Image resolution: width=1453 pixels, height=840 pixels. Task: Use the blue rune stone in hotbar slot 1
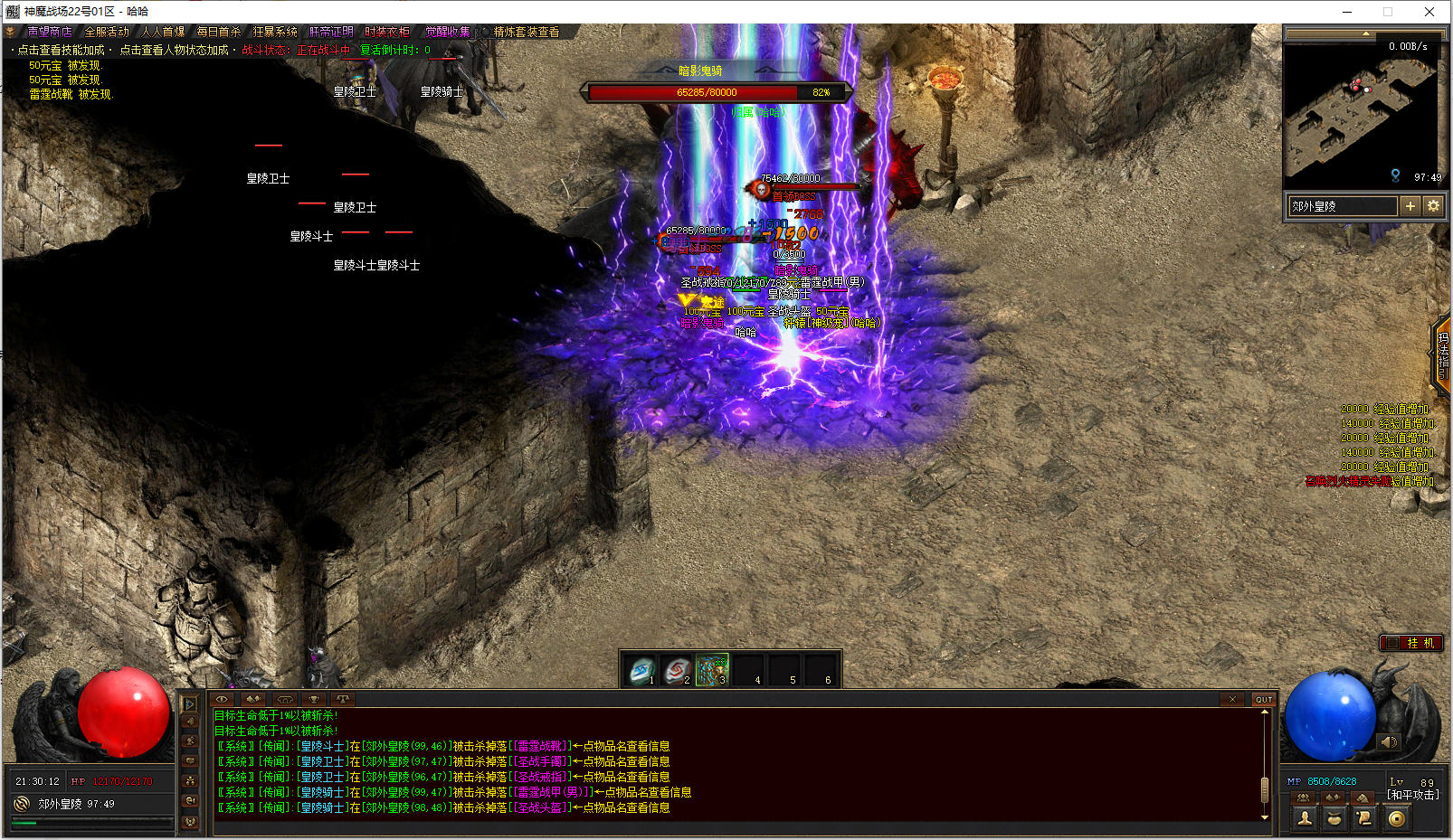click(x=641, y=671)
